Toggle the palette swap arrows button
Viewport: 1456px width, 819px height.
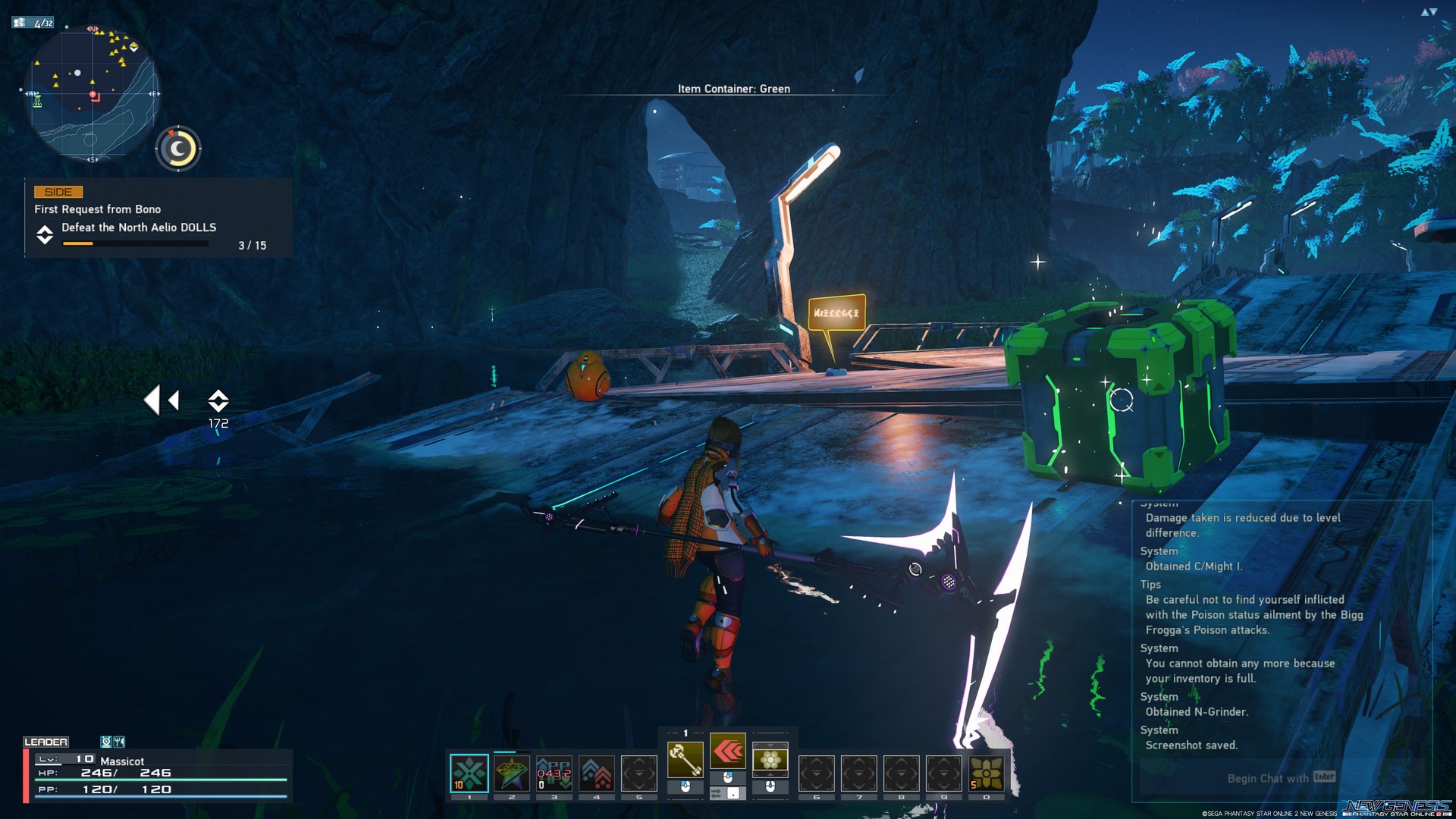pyautogui.click(x=716, y=793)
